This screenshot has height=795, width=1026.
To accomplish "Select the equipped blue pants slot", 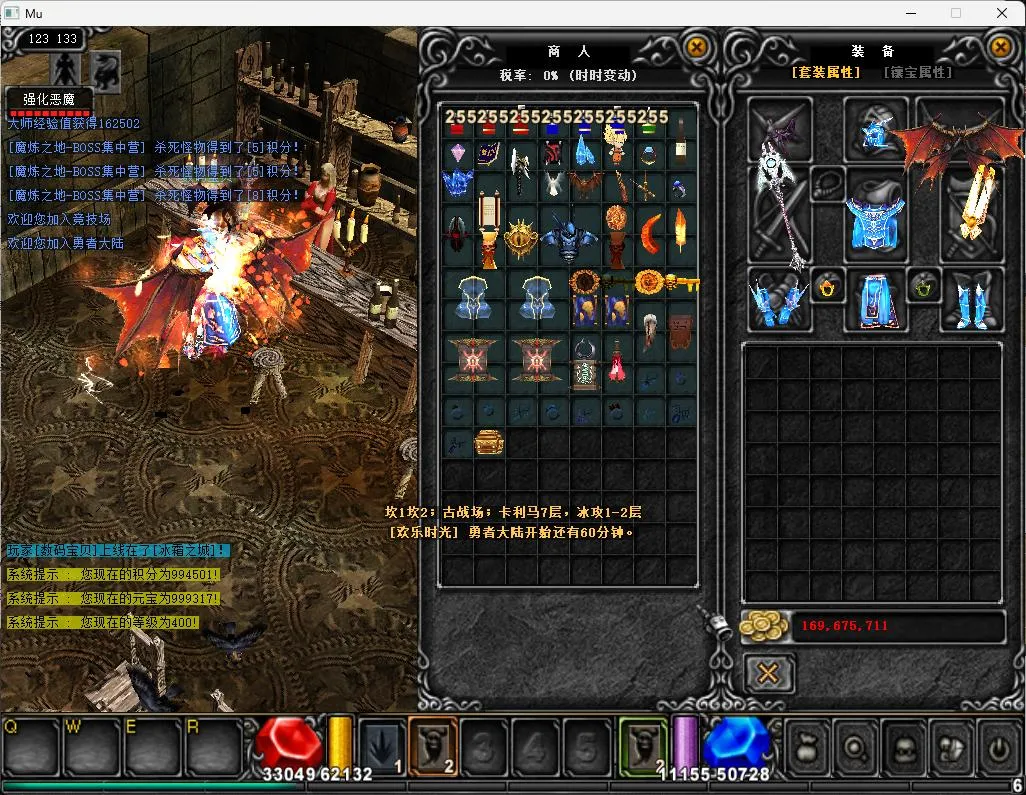I will pos(877,300).
